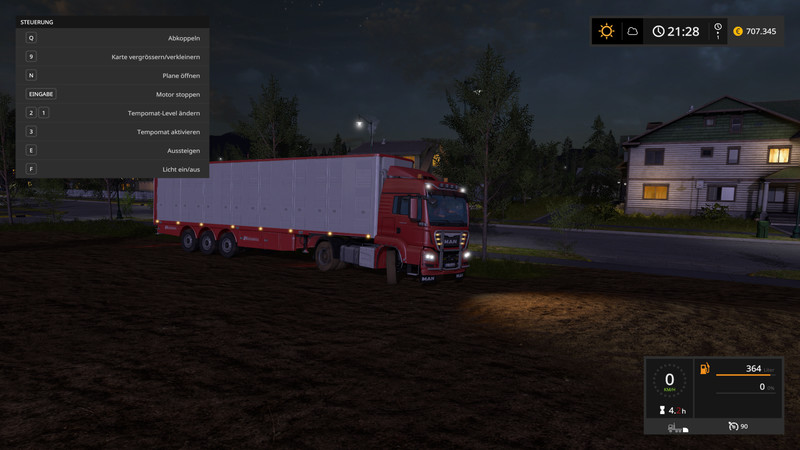Select the Tempomat-Level ändern row
This screenshot has width=800, height=450.
point(112,113)
